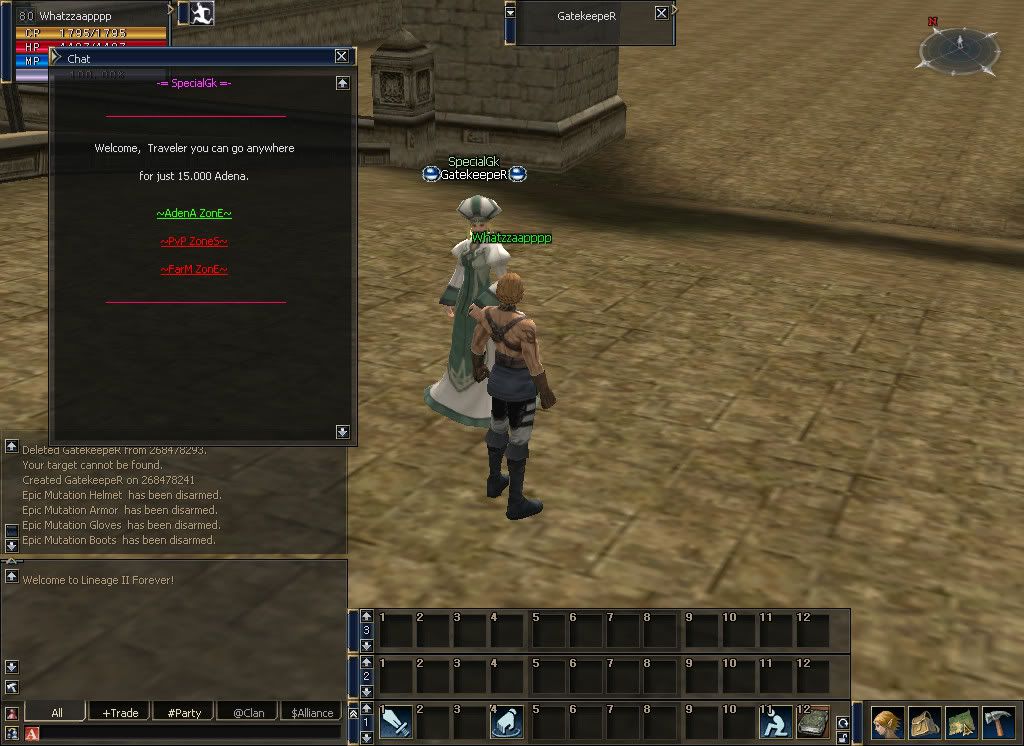
Task: Switch to the +Trade chat tab
Action: [x=120, y=712]
